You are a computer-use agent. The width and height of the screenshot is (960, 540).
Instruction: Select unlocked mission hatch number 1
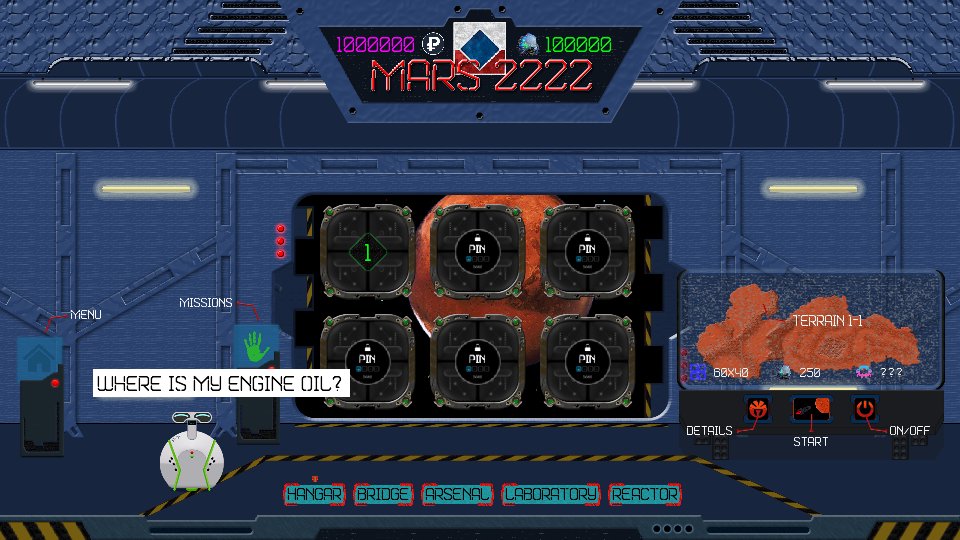click(x=367, y=253)
